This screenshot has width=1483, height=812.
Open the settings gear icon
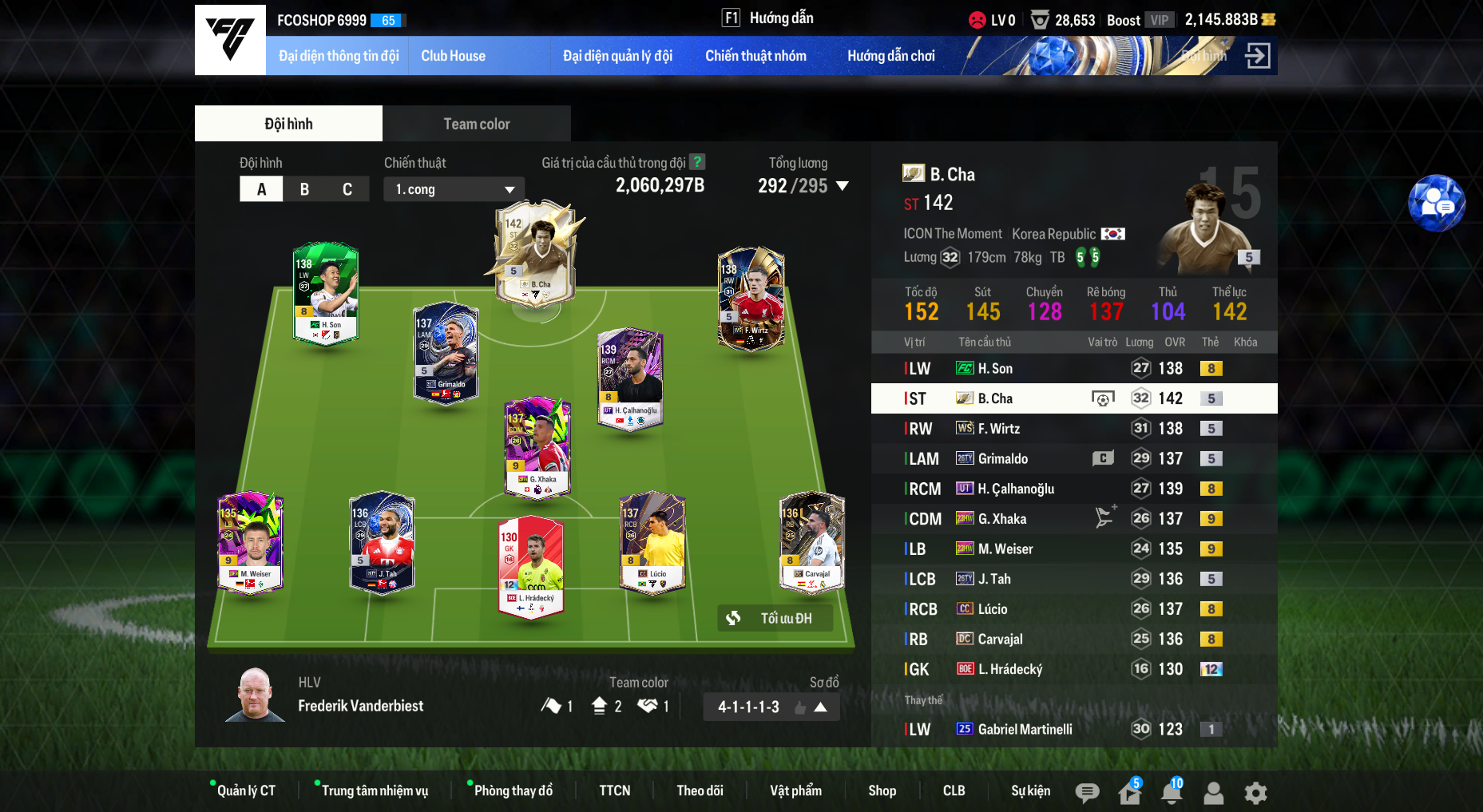[x=1255, y=793]
